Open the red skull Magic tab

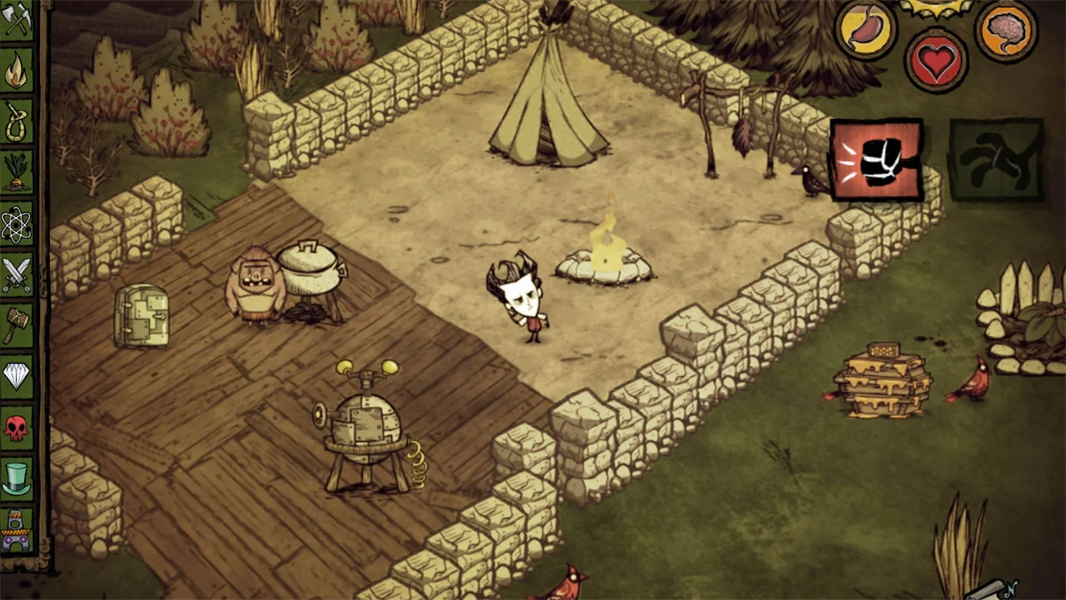pyautogui.click(x=17, y=428)
